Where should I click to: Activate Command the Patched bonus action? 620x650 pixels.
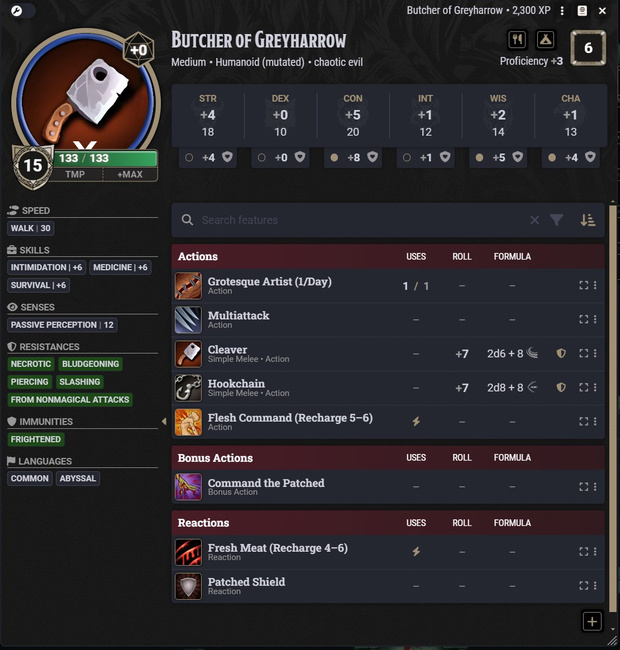click(189, 487)
